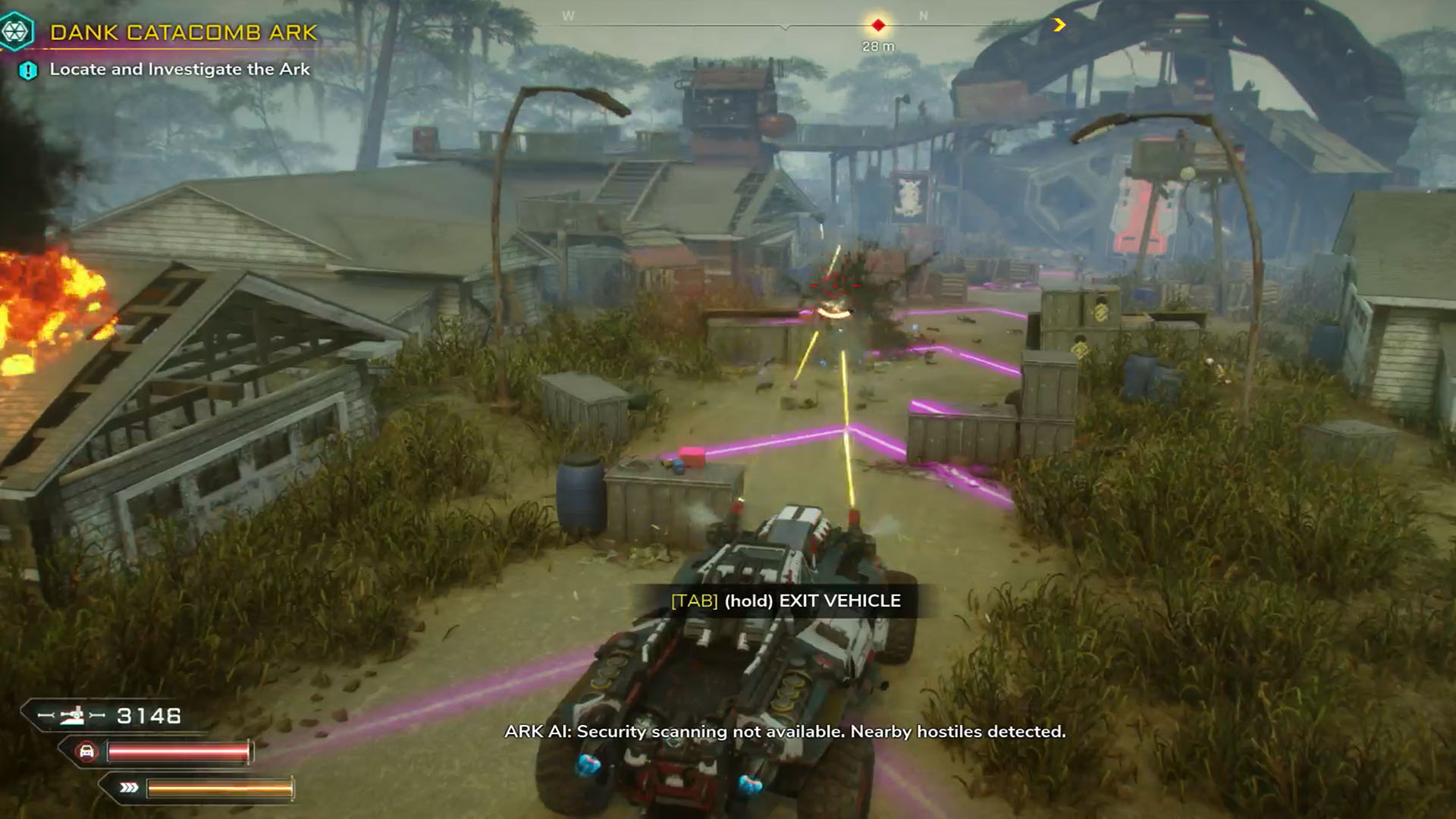Click the boost chevrons icon
The width and height of the screenshot is (1456, 819).
point(129,788)
